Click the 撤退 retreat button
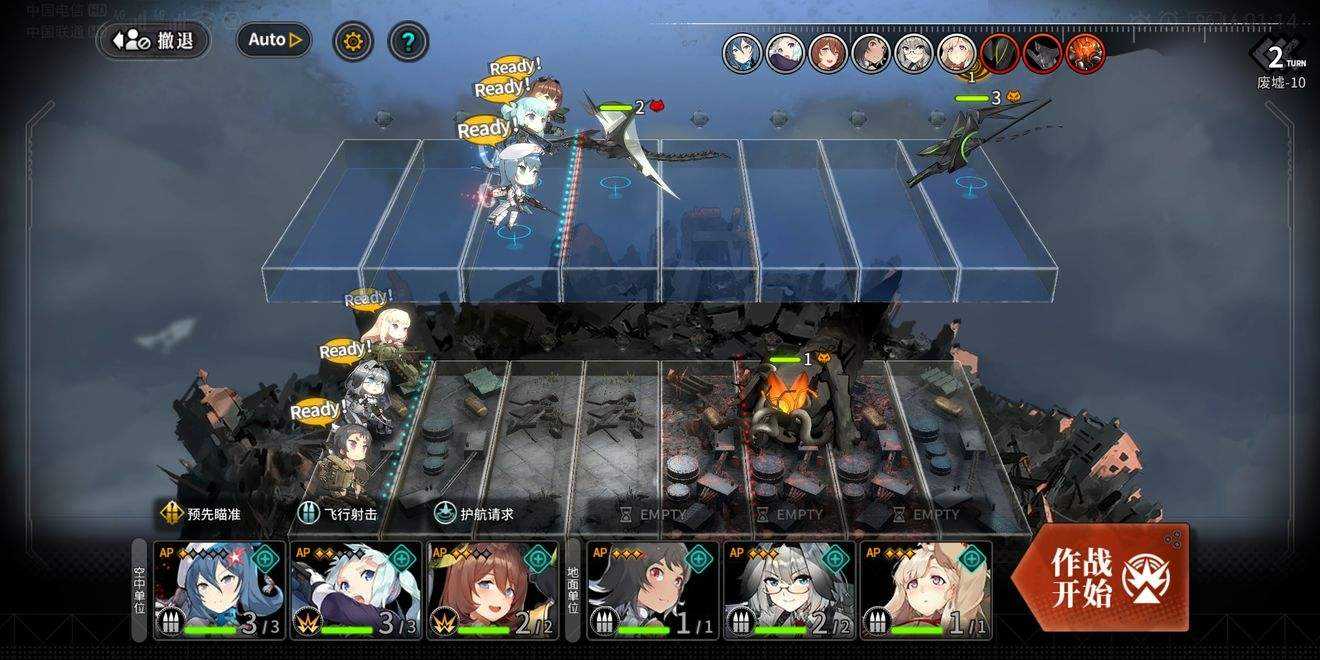The image size is (1320, 660). (x=155, y=41)
